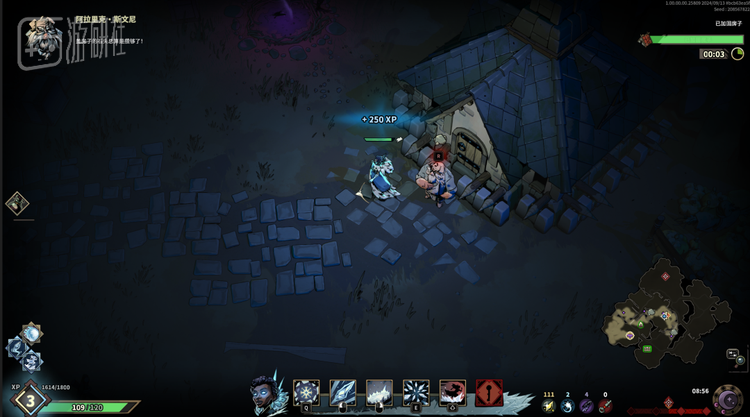The width and height of the screenshot is (750, 417).
Task: Trigger the frost spikes ability icon
Action: [379, 392]
